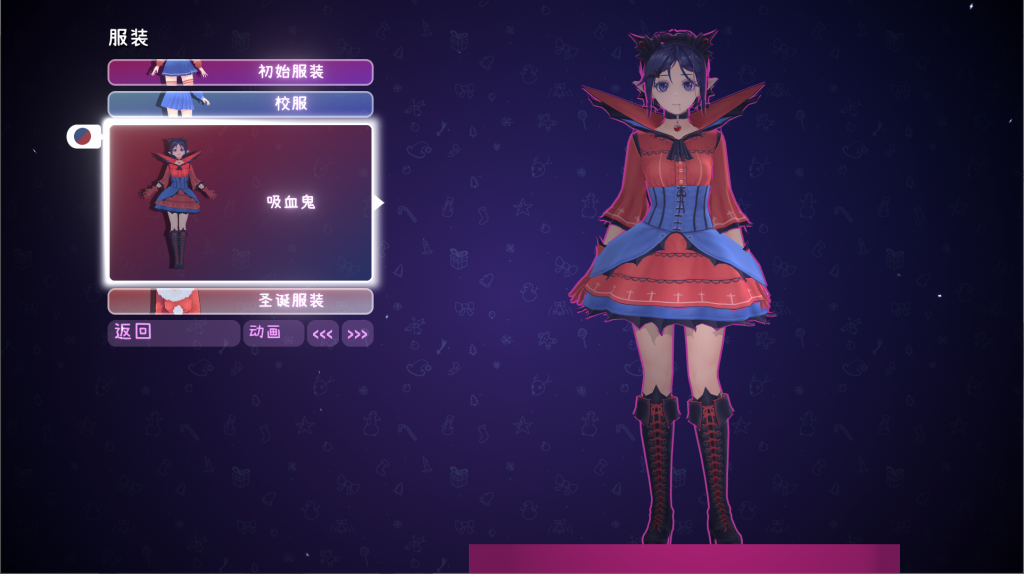This screenshot has height=574, width=1024.
Task: Select the highlighted 吸血鬼 vampire outfit
Action: coord(240,202)
